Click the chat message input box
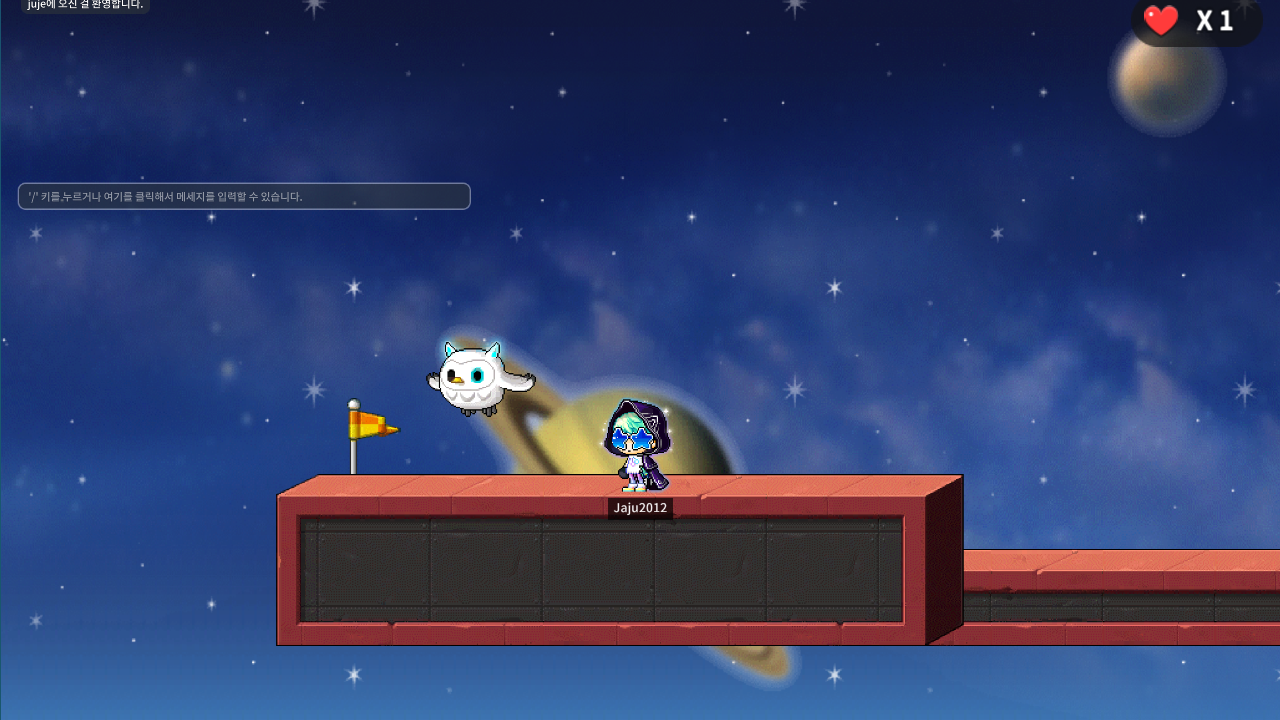Image resolution: width=1280 pixels, height=720 pixels. pyautogui.click(x=244, y=196)
